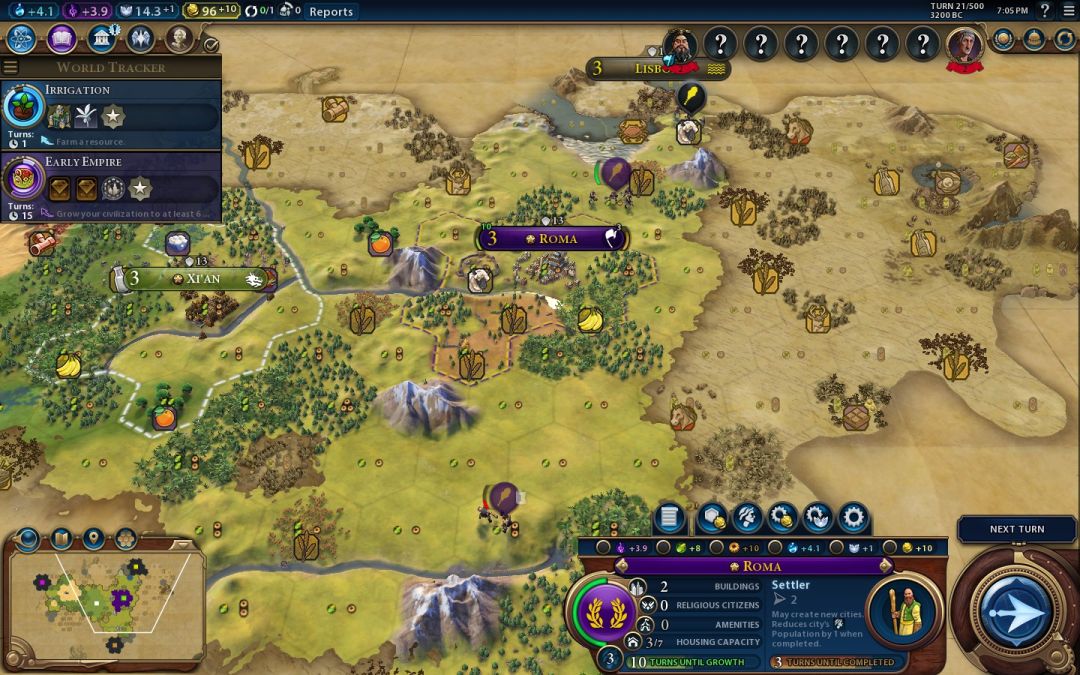The width and height of the screenshot is (1080, 675).
Task: Open the Civics tree button
Action: (x=61, y=39)
